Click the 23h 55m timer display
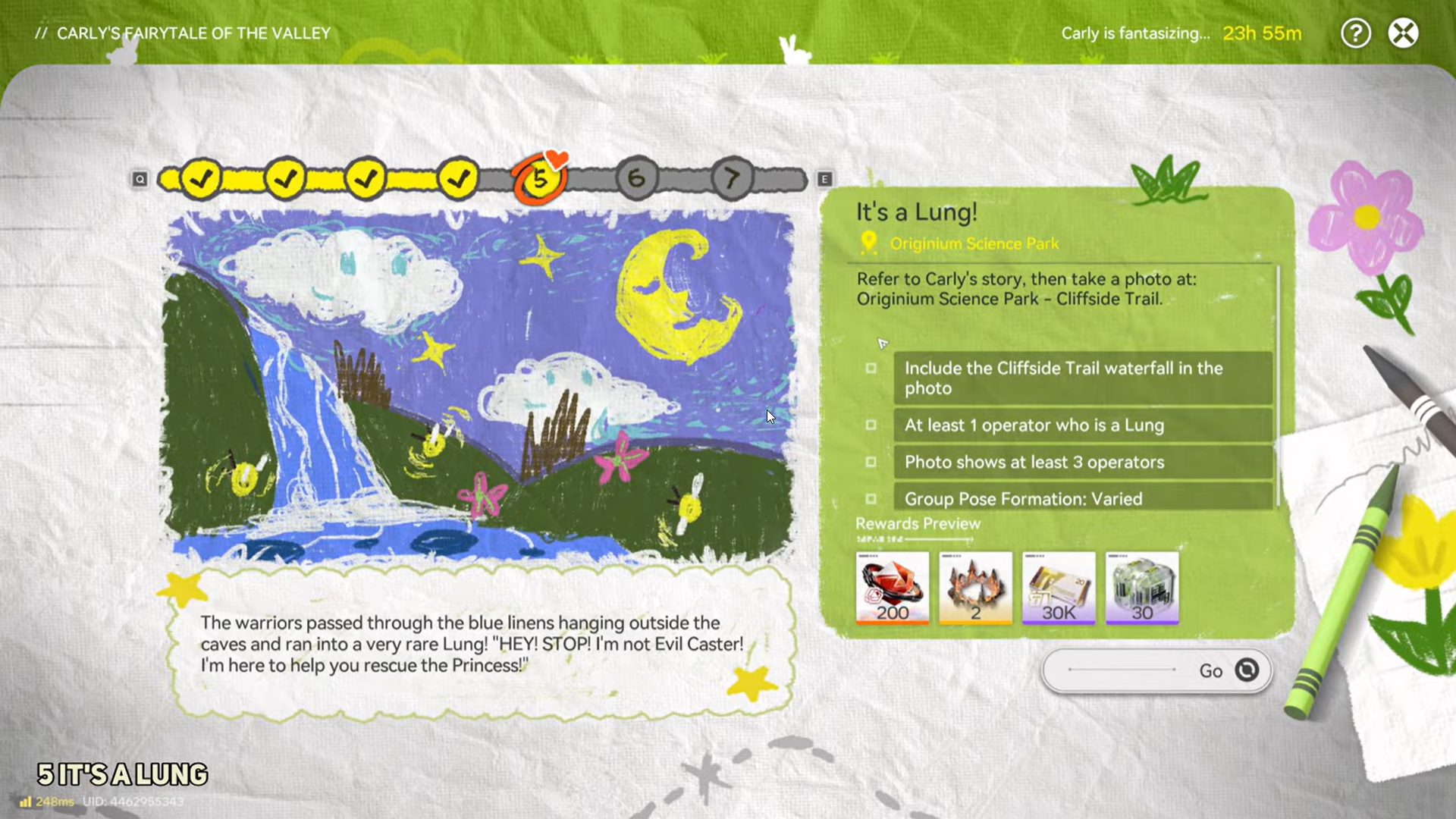This screenshot has width=1456, height=819. pos(1261,33)
